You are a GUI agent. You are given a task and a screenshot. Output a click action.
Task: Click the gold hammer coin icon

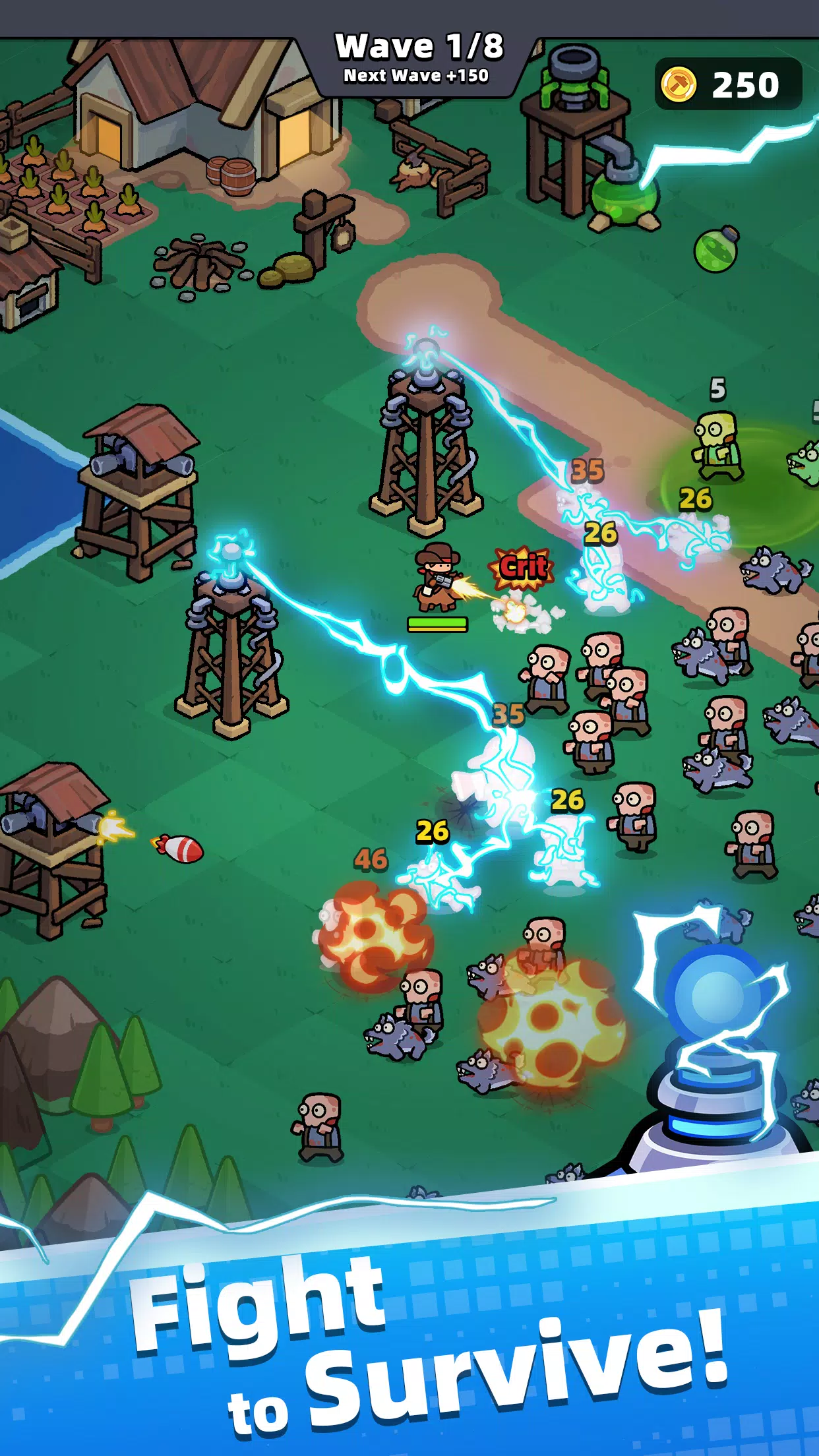click(x=679, y=84)
